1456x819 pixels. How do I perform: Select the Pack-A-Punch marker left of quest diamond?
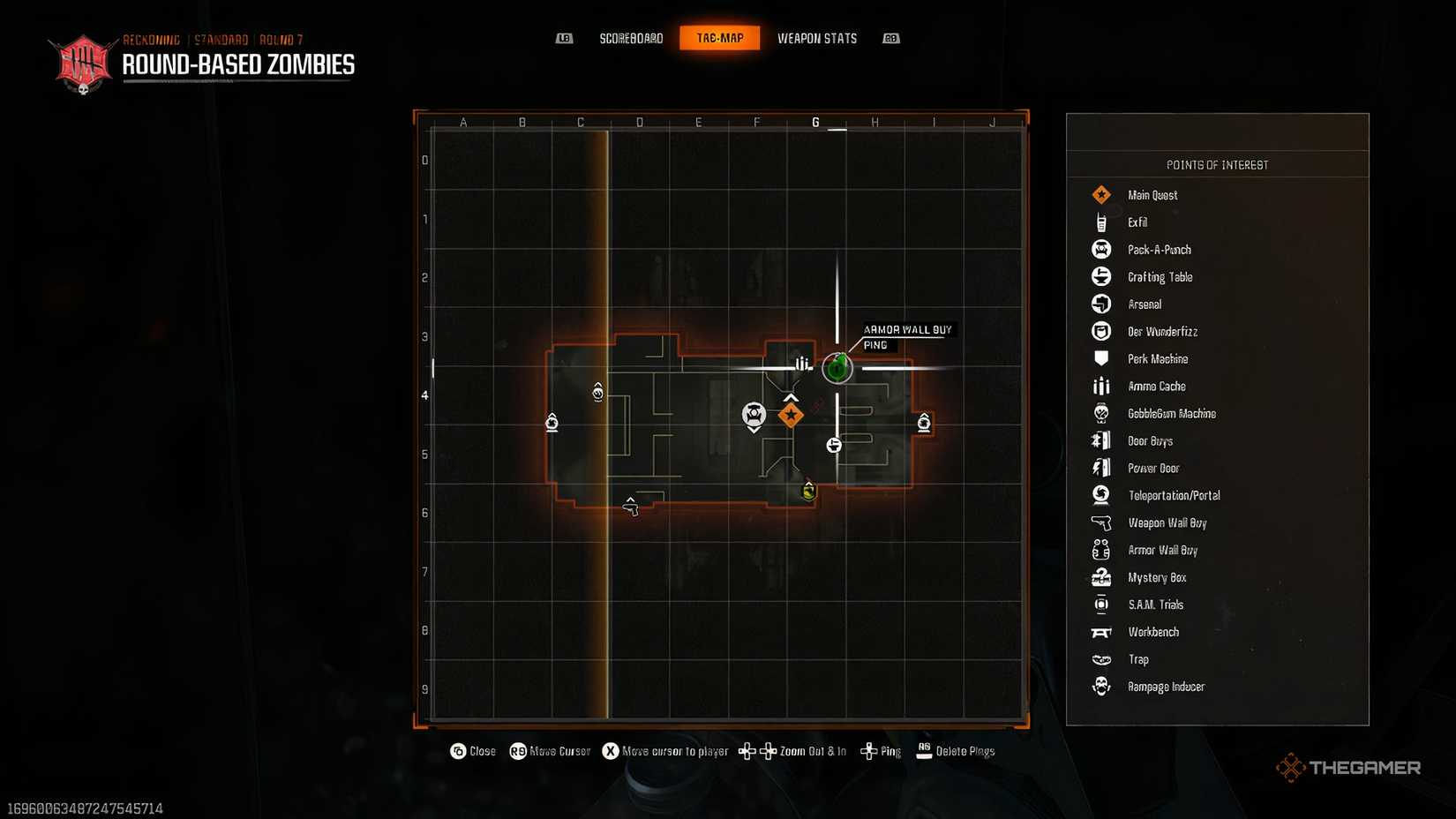click(x=754, y=415)
